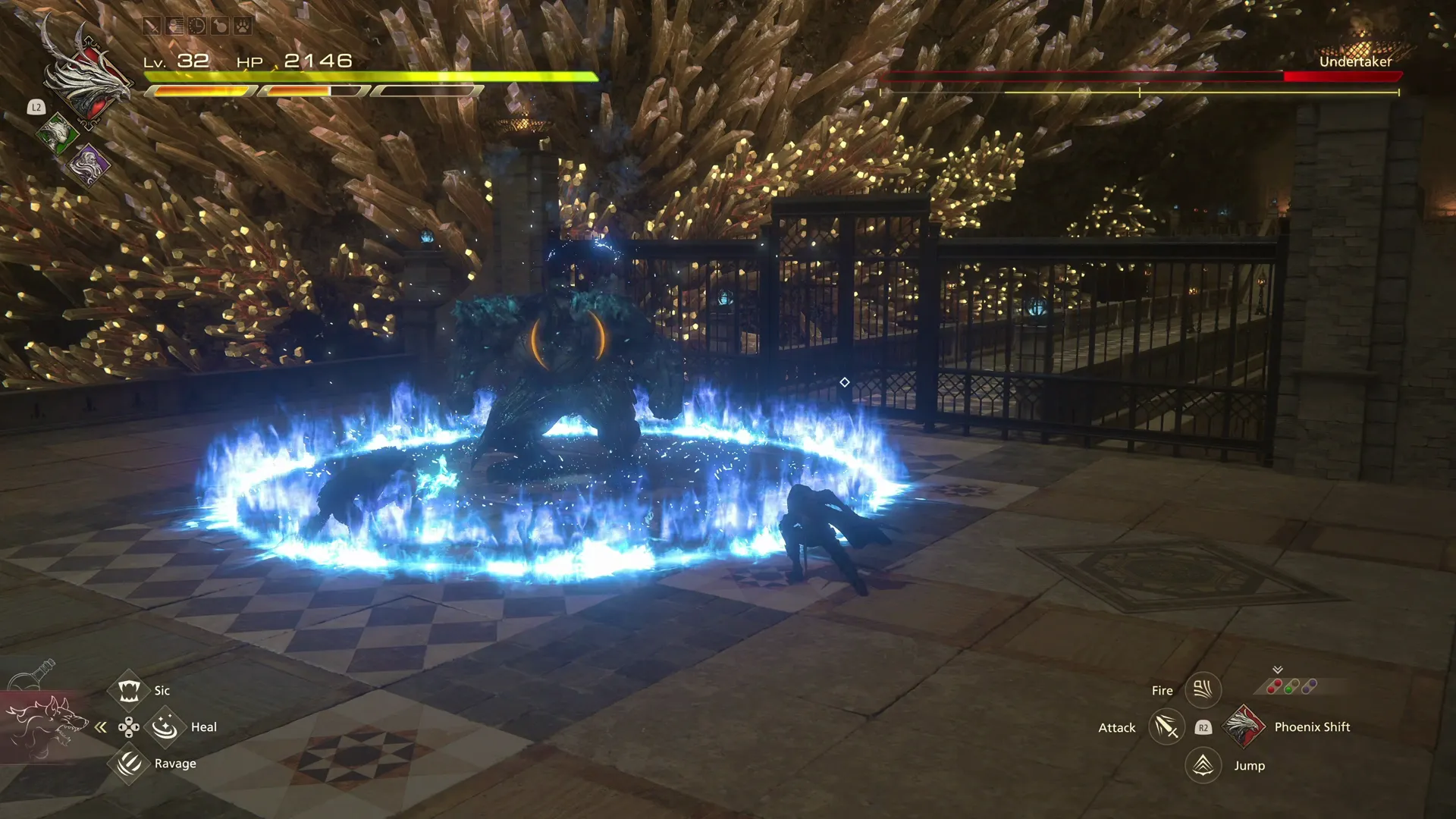The image size is (1456, 819).
Task: Collapse the Torgal command menu chevron
Action: [x=101, y=726]
